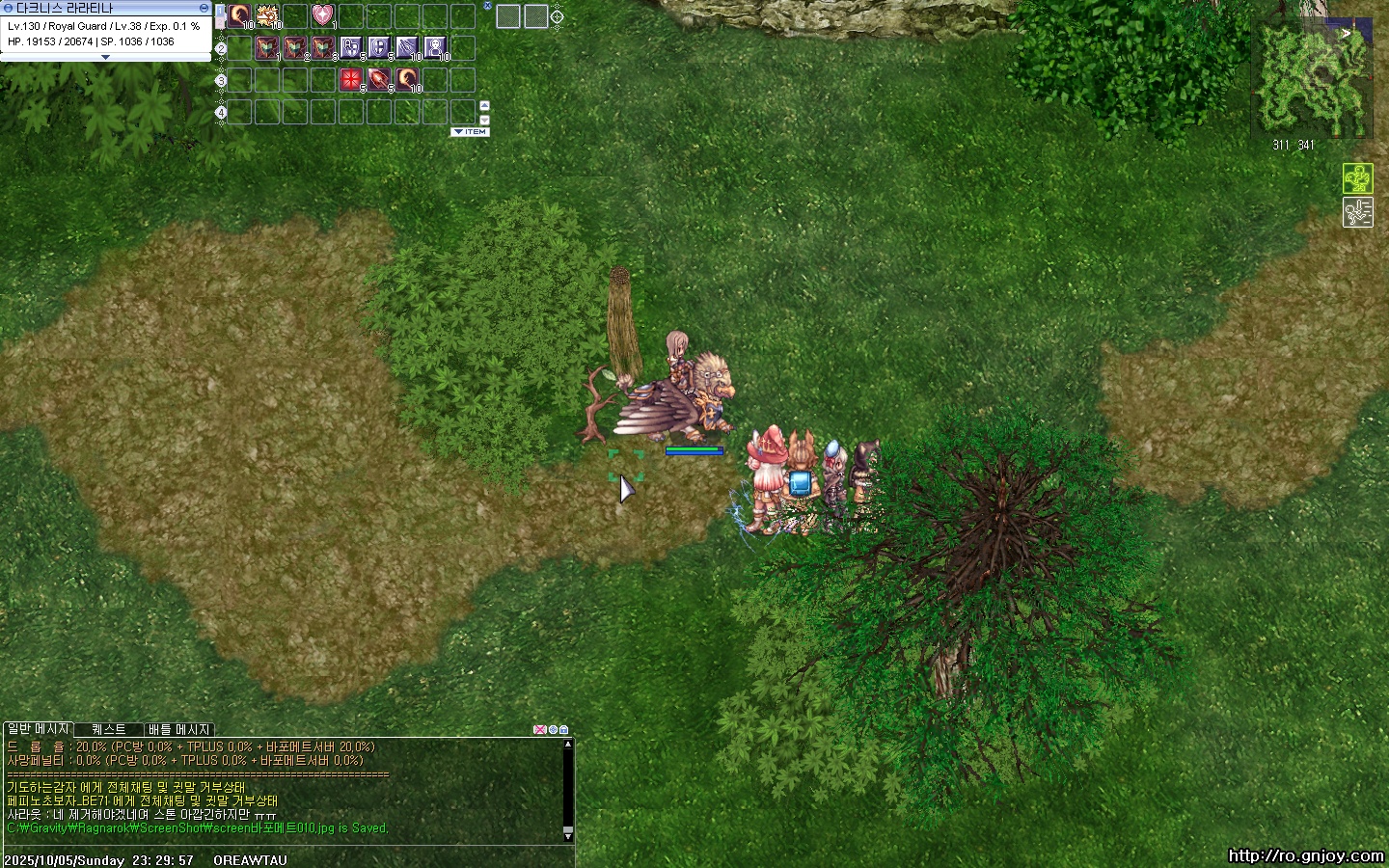This screenshot has height=868, width=1389.
Task: Select the 일반 메시지 chat tab
Action: (x=39, y=729)
